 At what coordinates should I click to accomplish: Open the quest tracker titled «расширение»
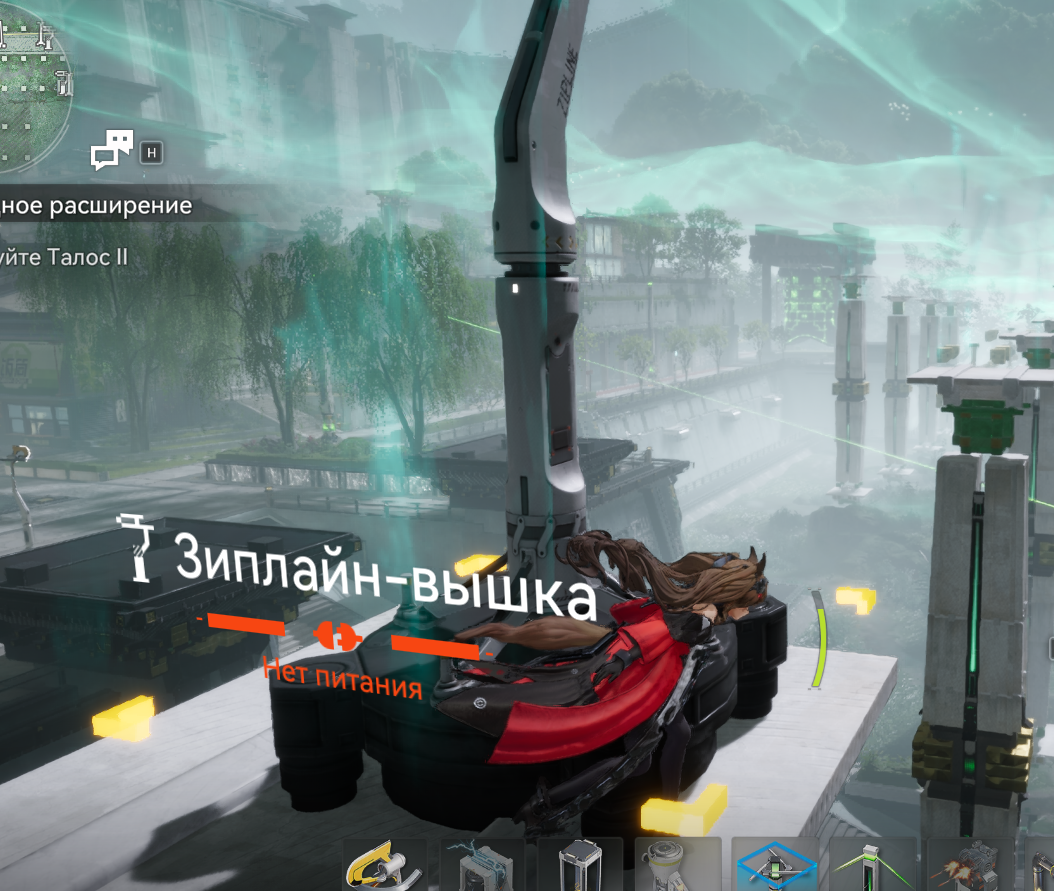95,206
